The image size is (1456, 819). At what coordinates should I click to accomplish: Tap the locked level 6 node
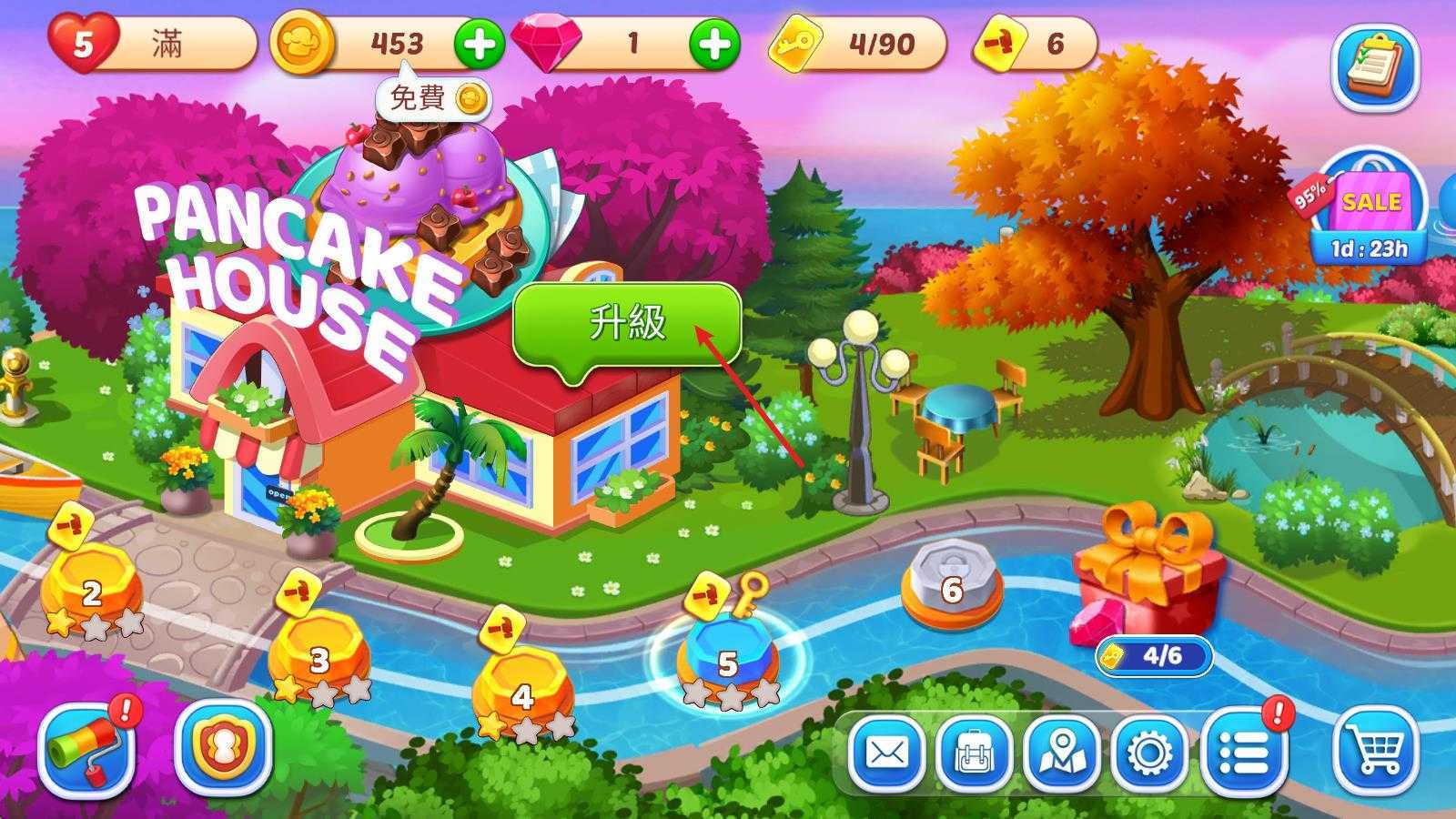coord(951,587)
